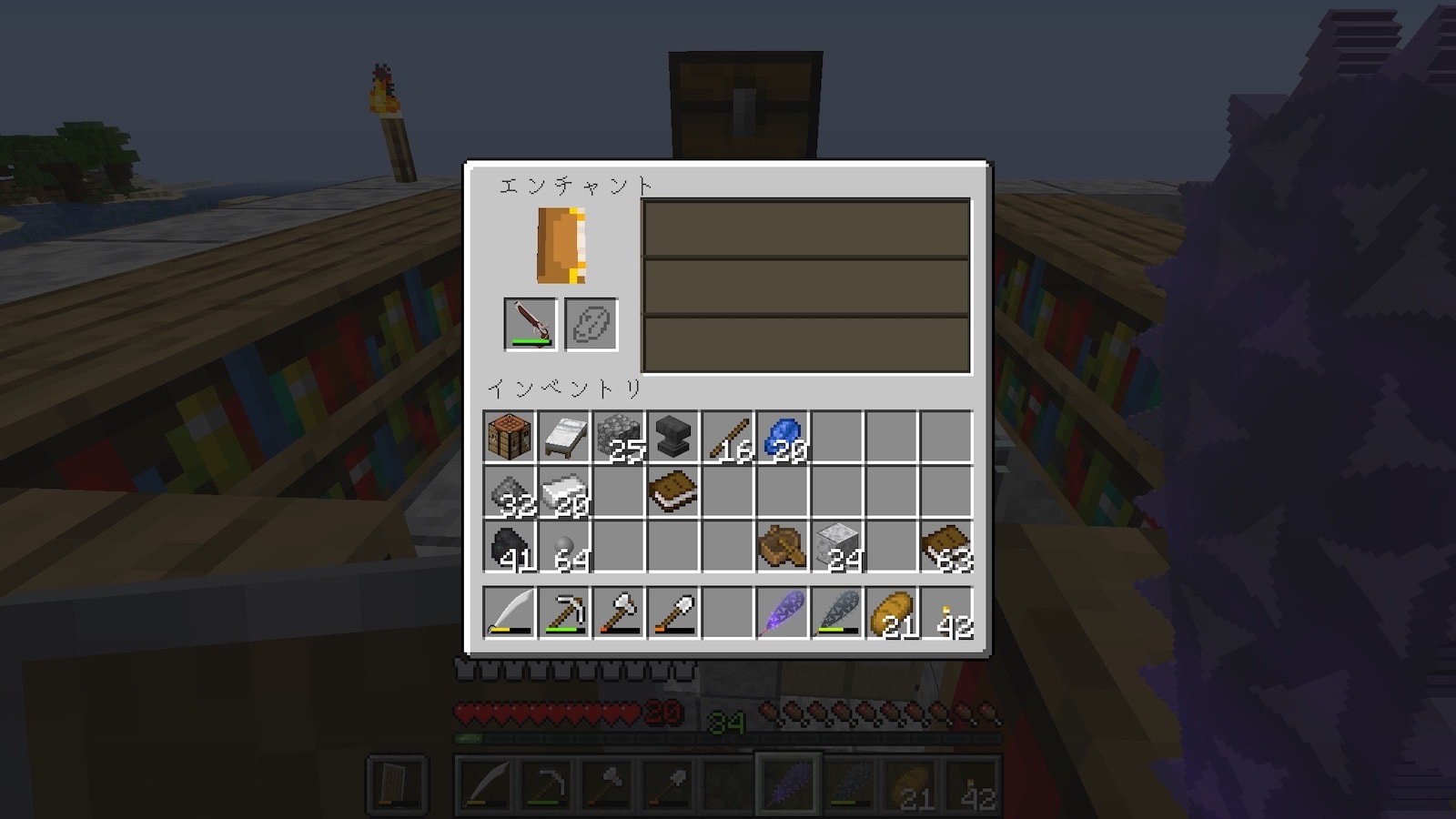The image size is (1456, 819).
Task: Pick up the stack of 63 books
Action: (946, 547)
